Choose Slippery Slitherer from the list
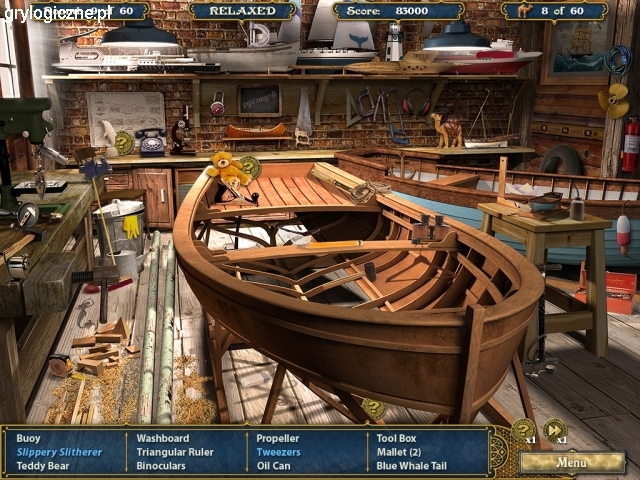The height and width of the screenshot is (480, 640). 59,452
